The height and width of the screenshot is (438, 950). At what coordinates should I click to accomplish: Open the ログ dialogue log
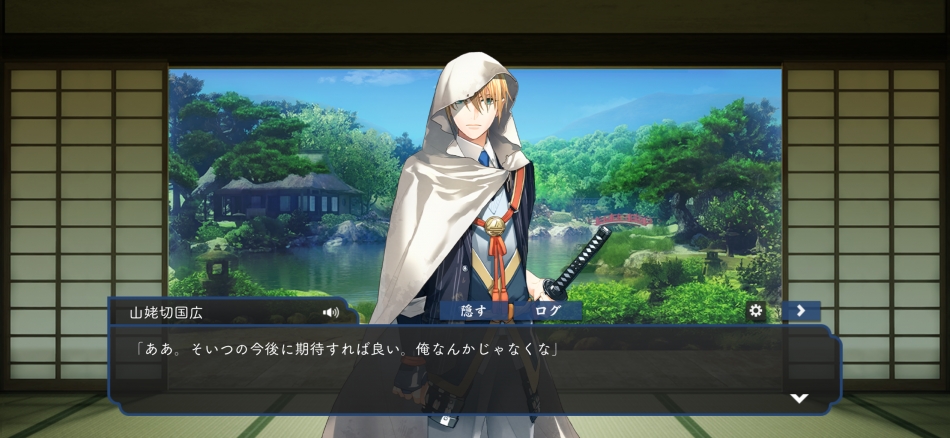[547, 311]
